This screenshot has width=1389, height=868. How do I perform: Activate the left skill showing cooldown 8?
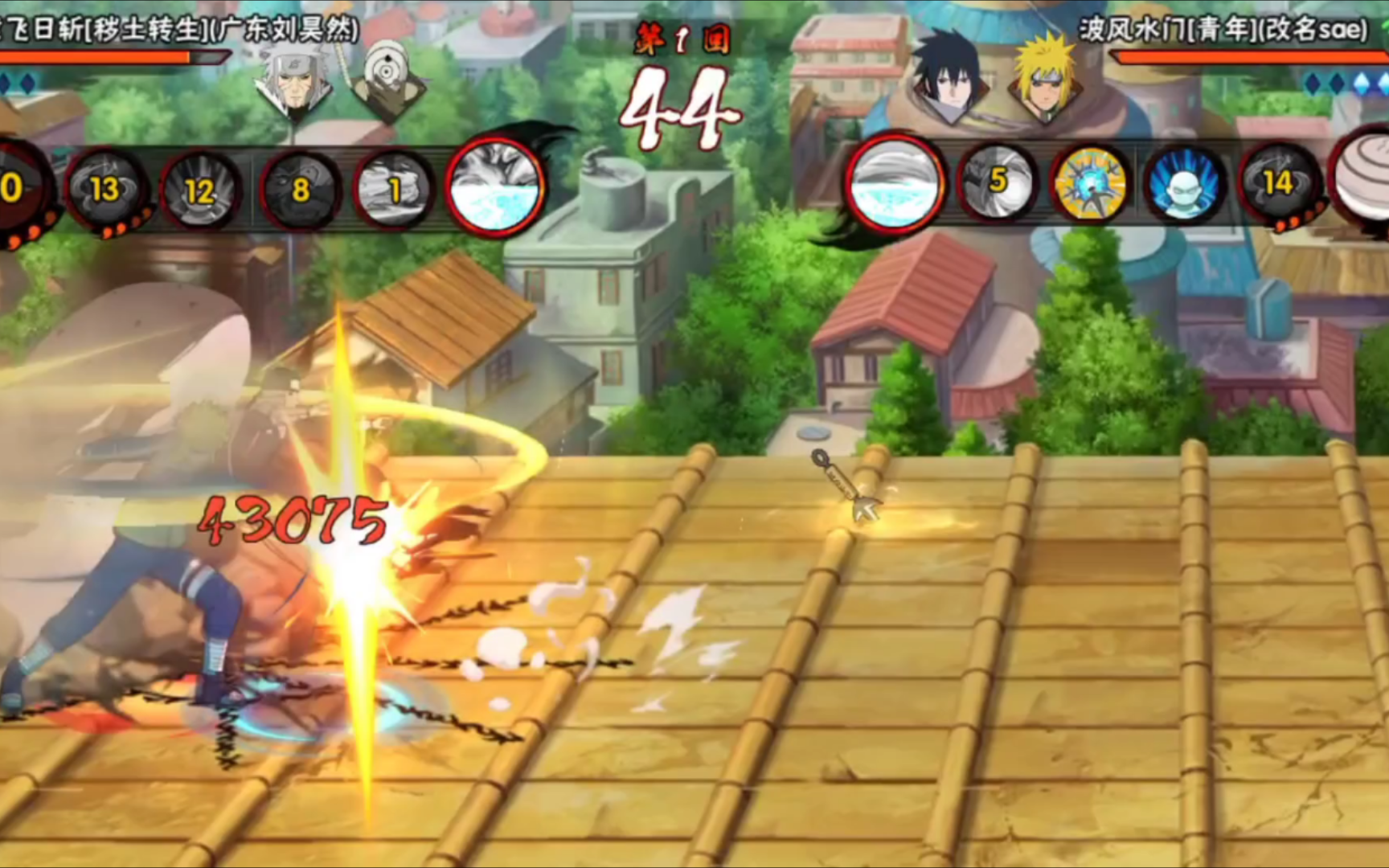click(300, 190)
